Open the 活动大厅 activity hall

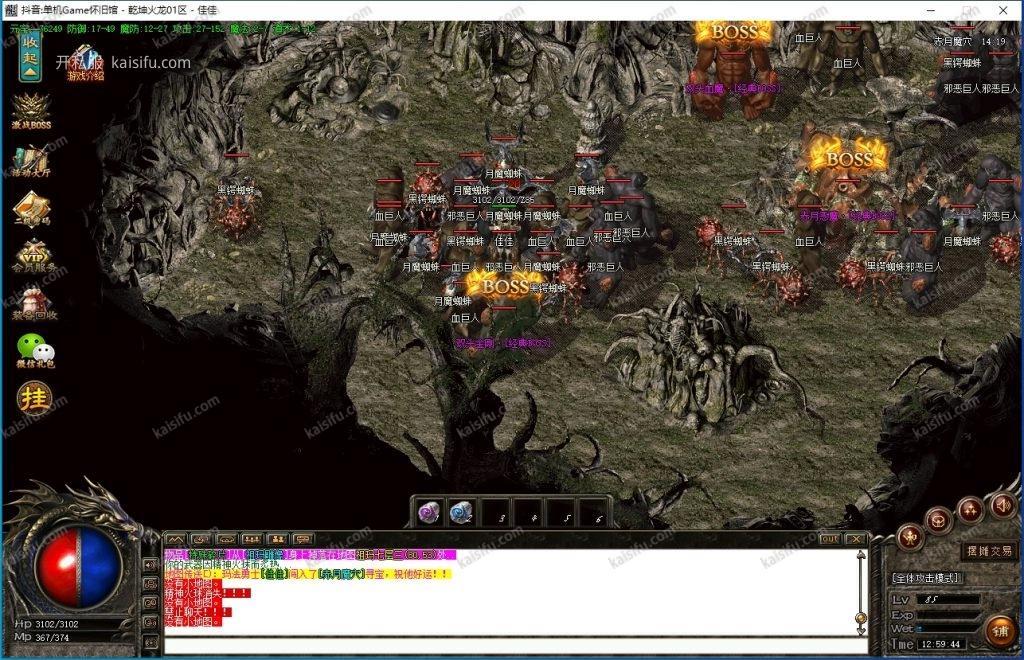[31, 162]
